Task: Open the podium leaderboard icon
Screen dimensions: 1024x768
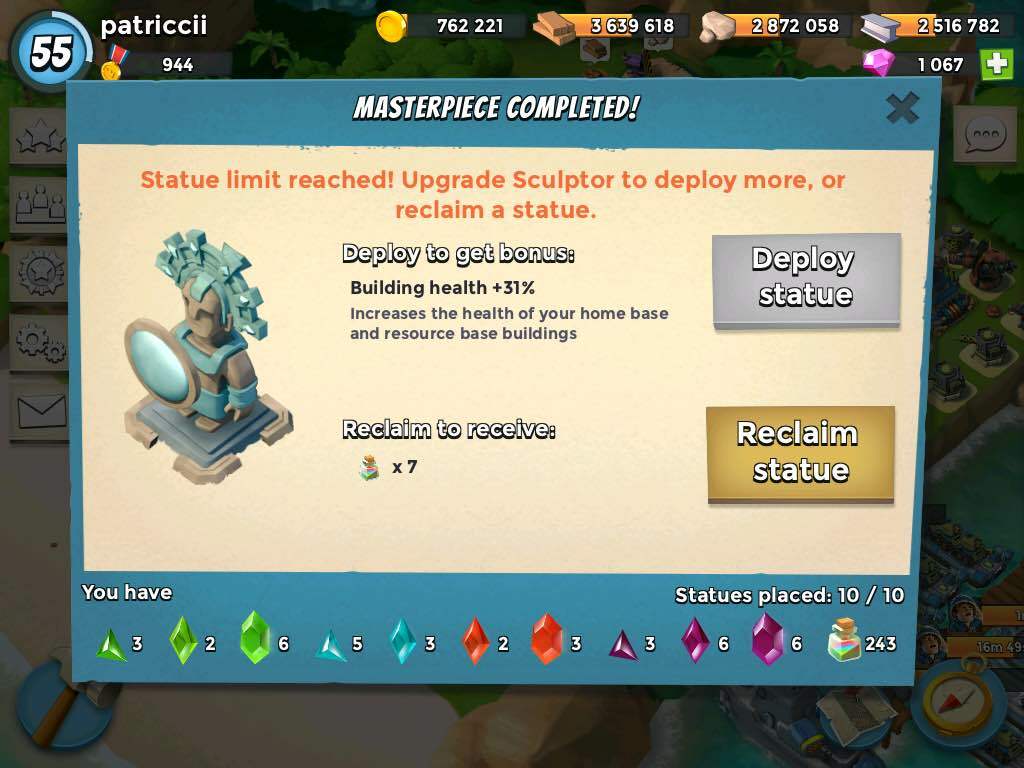Action: coord(40,205)
